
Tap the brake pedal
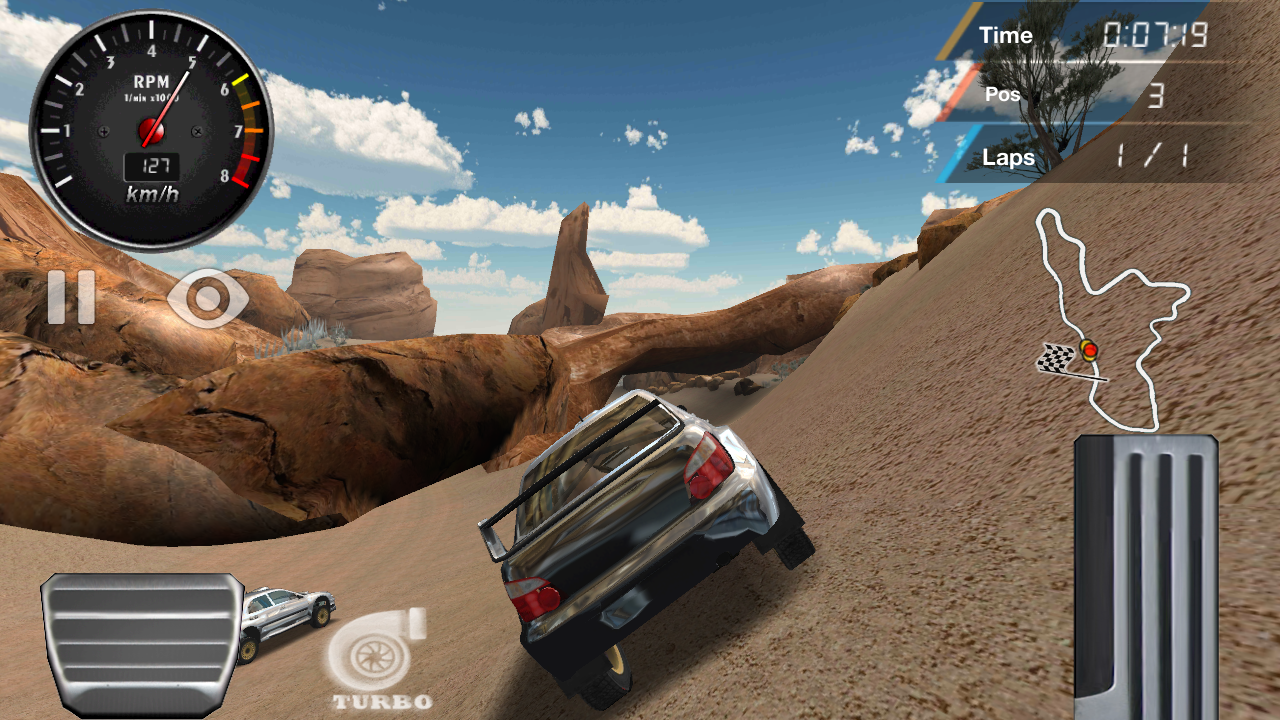point(142,643)
